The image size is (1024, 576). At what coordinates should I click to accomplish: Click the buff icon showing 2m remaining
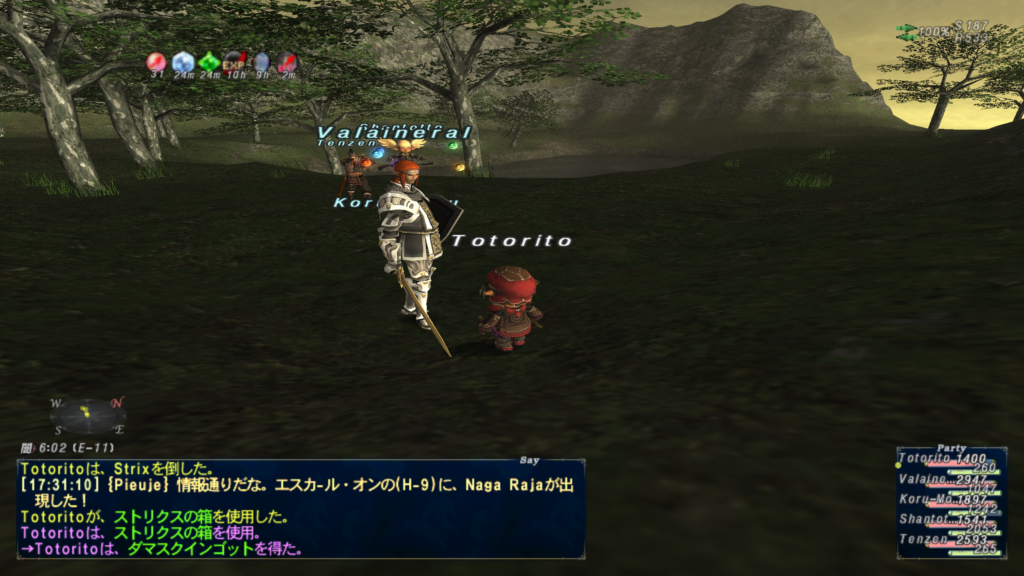click(x=287, y=63)
